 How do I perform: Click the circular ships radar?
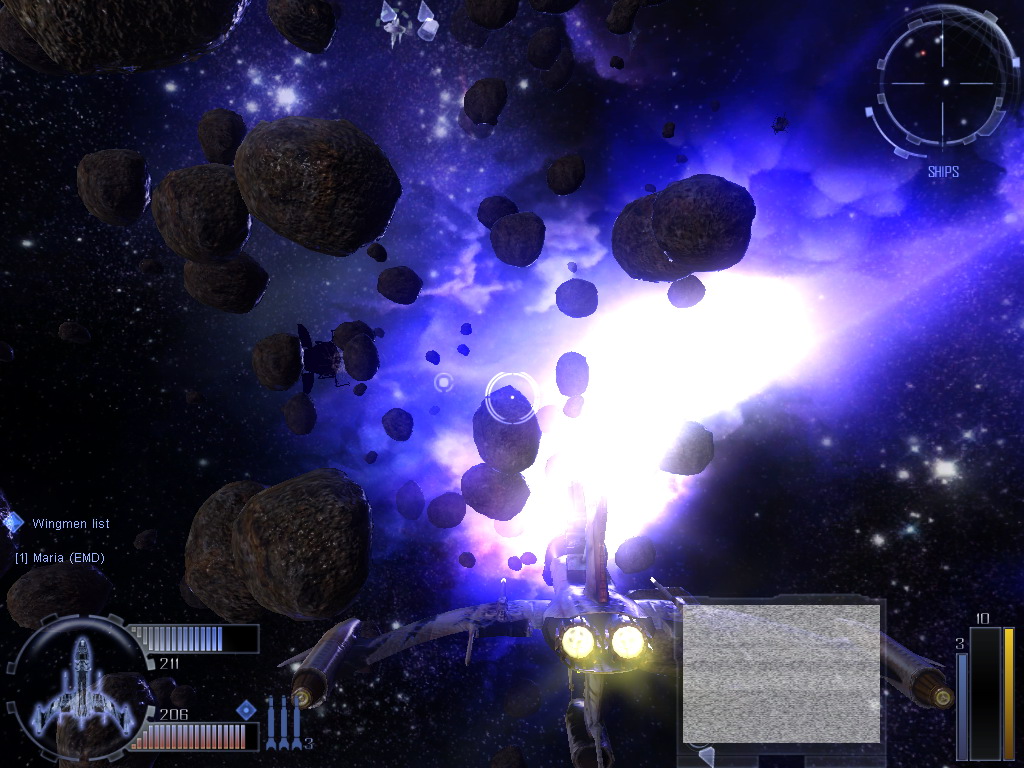(945, 84)
